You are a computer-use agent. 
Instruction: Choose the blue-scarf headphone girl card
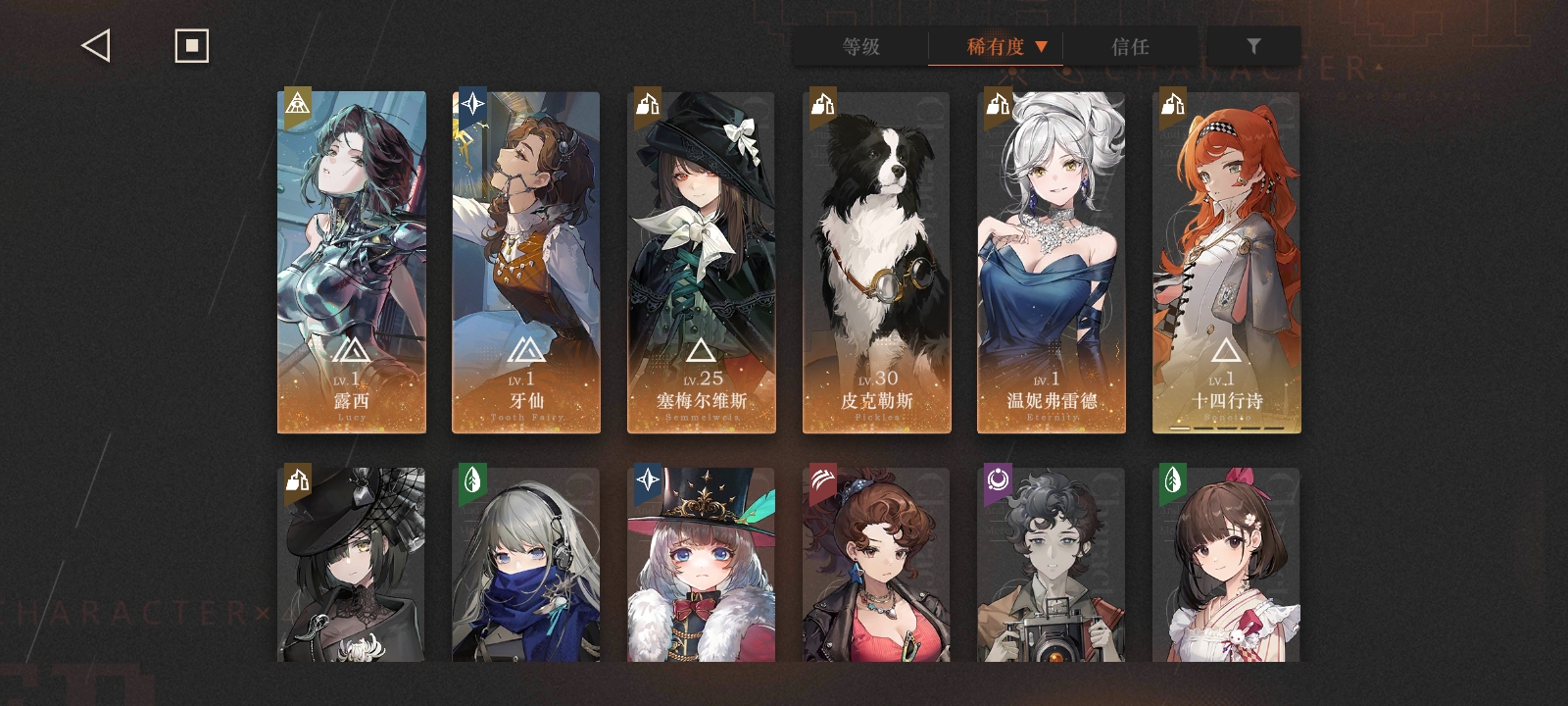pyautogui.click(x=526, y=564)
